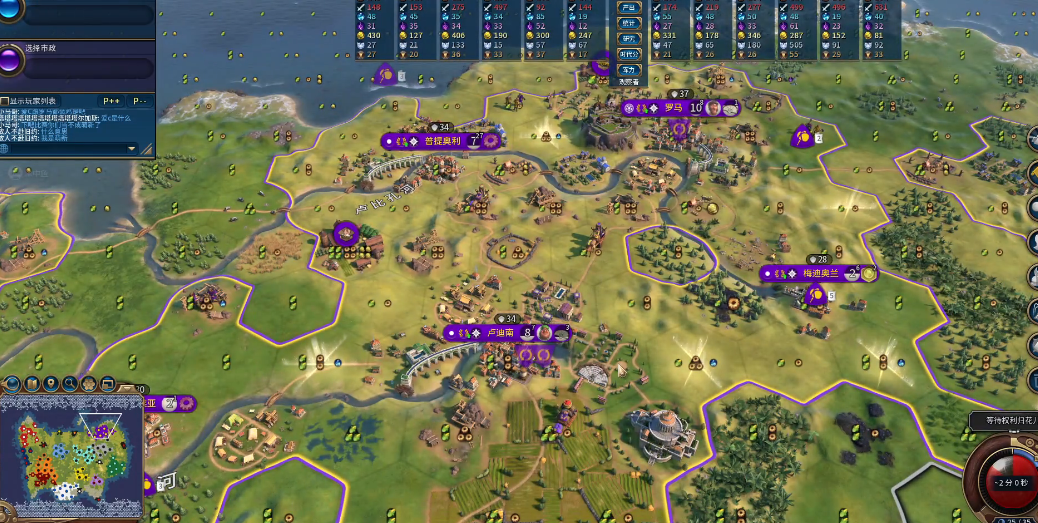Click the P-- button
Screen dimensions: 1038x523
tap(139, 100)
